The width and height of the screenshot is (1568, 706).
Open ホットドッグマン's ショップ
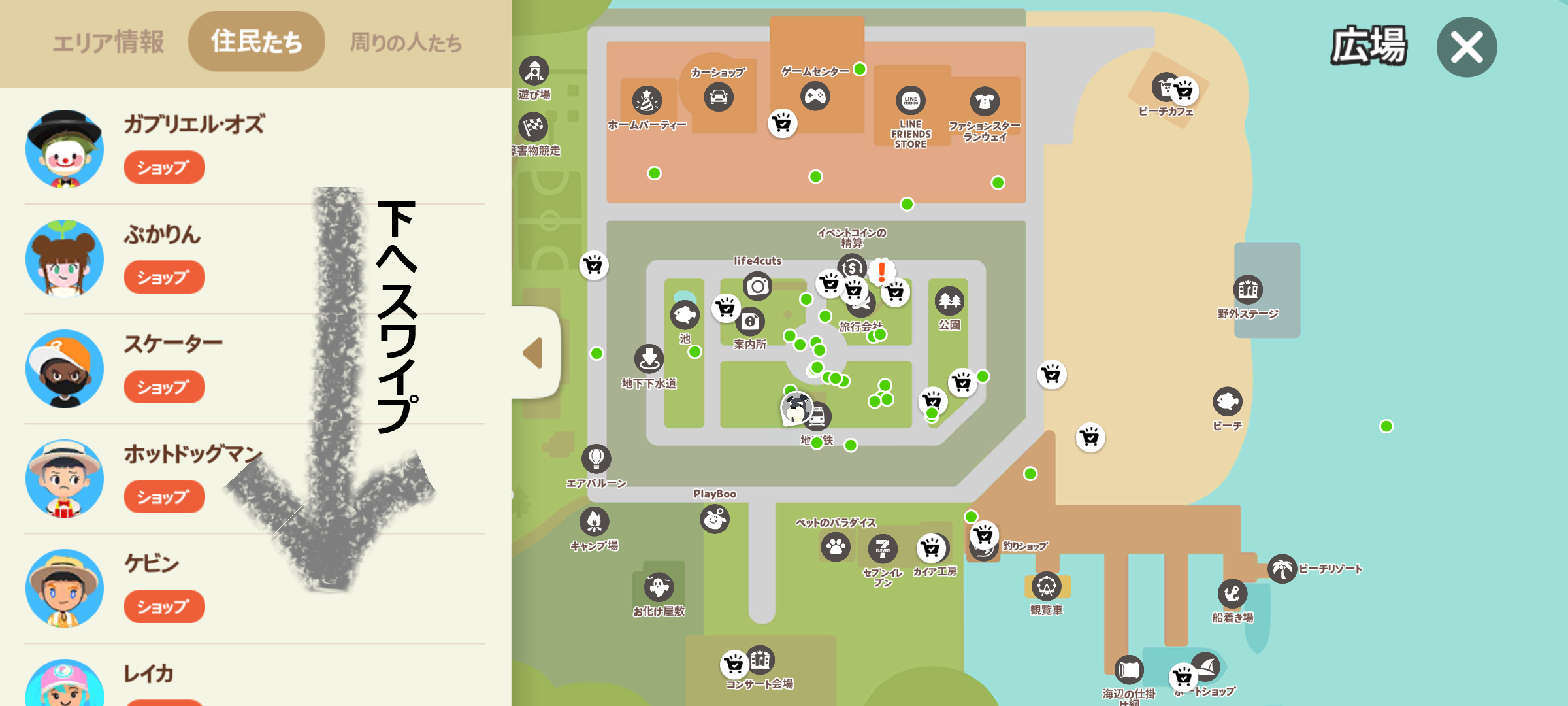pos(164,497)
